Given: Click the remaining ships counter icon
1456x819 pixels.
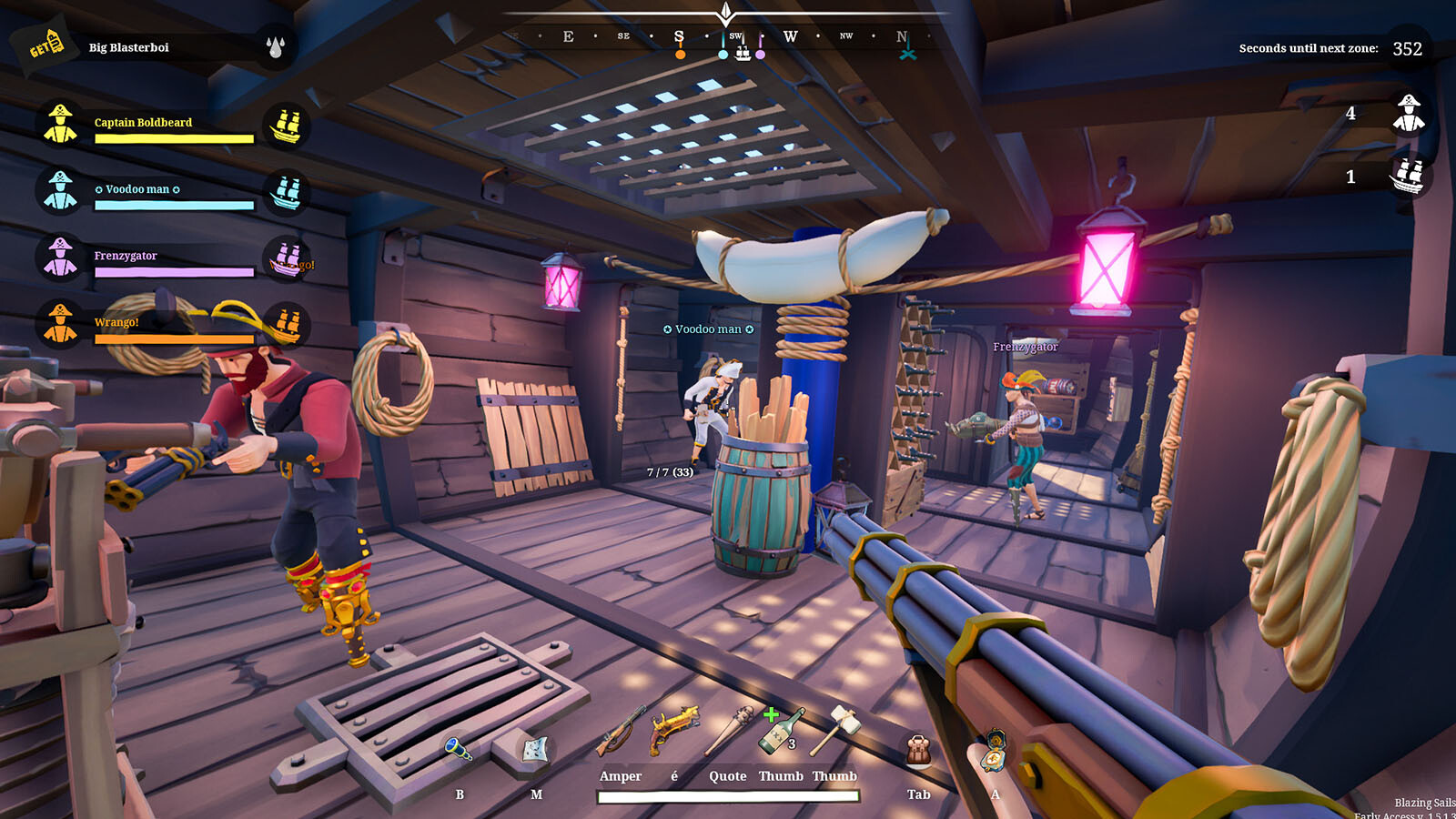Looking at the screenshot, I should click(1409, 177).
